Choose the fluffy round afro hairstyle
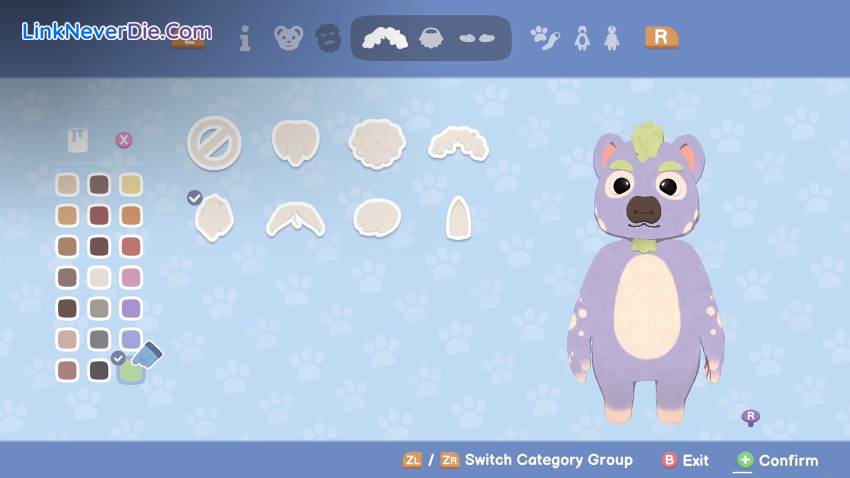This screenshot has width=850, height=478. [376, 143]
